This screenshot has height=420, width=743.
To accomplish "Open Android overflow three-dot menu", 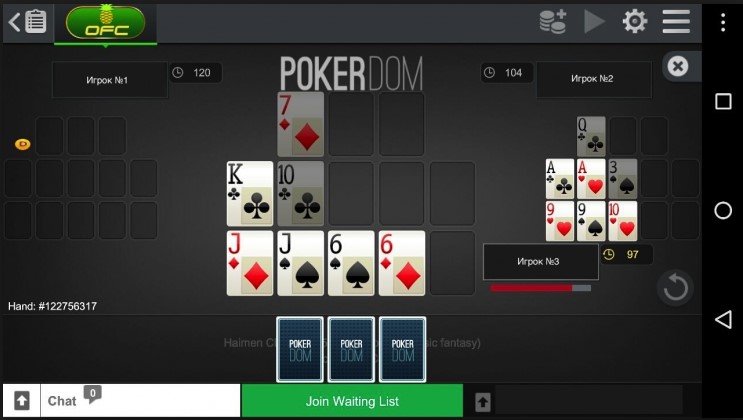I will (723, 22).
